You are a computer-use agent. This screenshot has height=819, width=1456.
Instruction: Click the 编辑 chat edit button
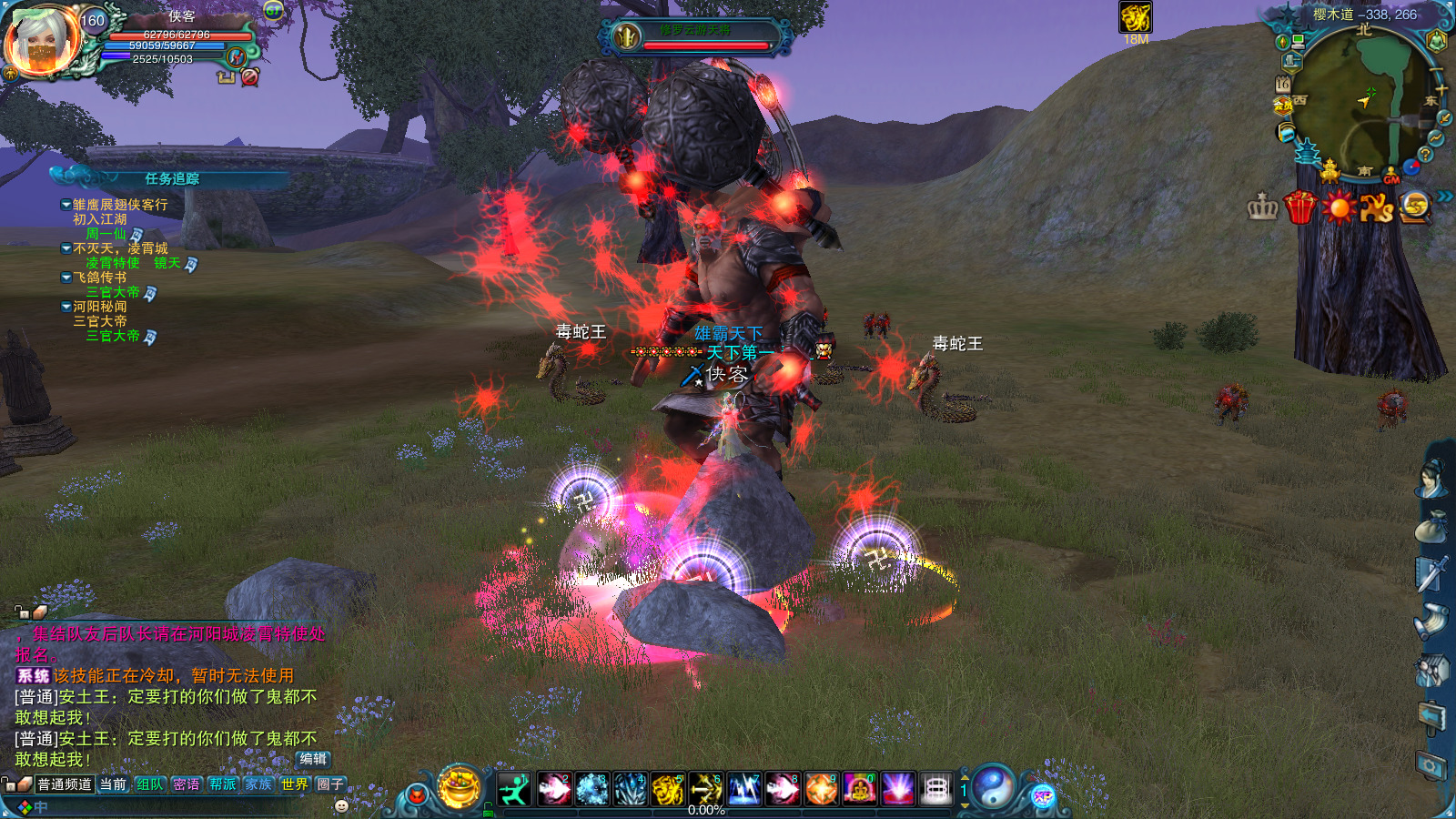click(x=313, y=759)
